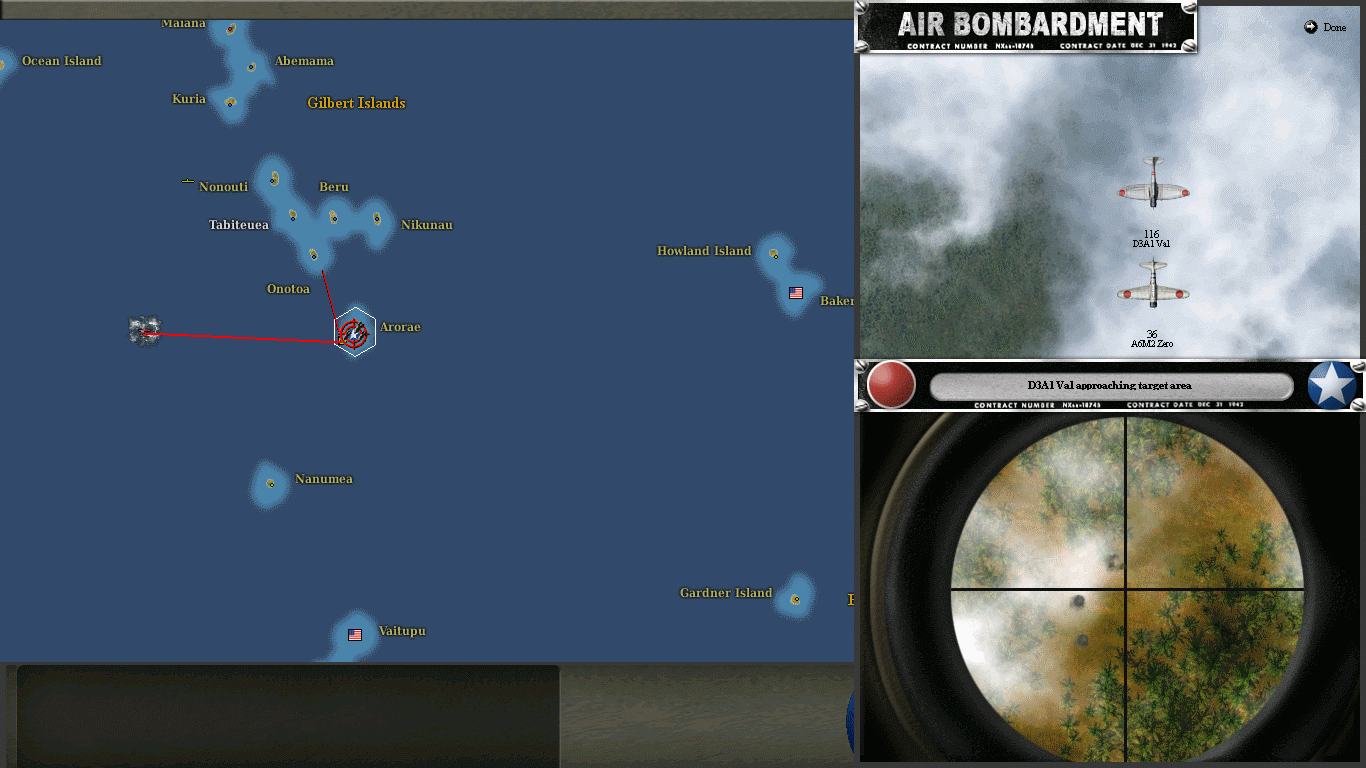Click the Gilbert Islands map label

click(x=355, y=103)
